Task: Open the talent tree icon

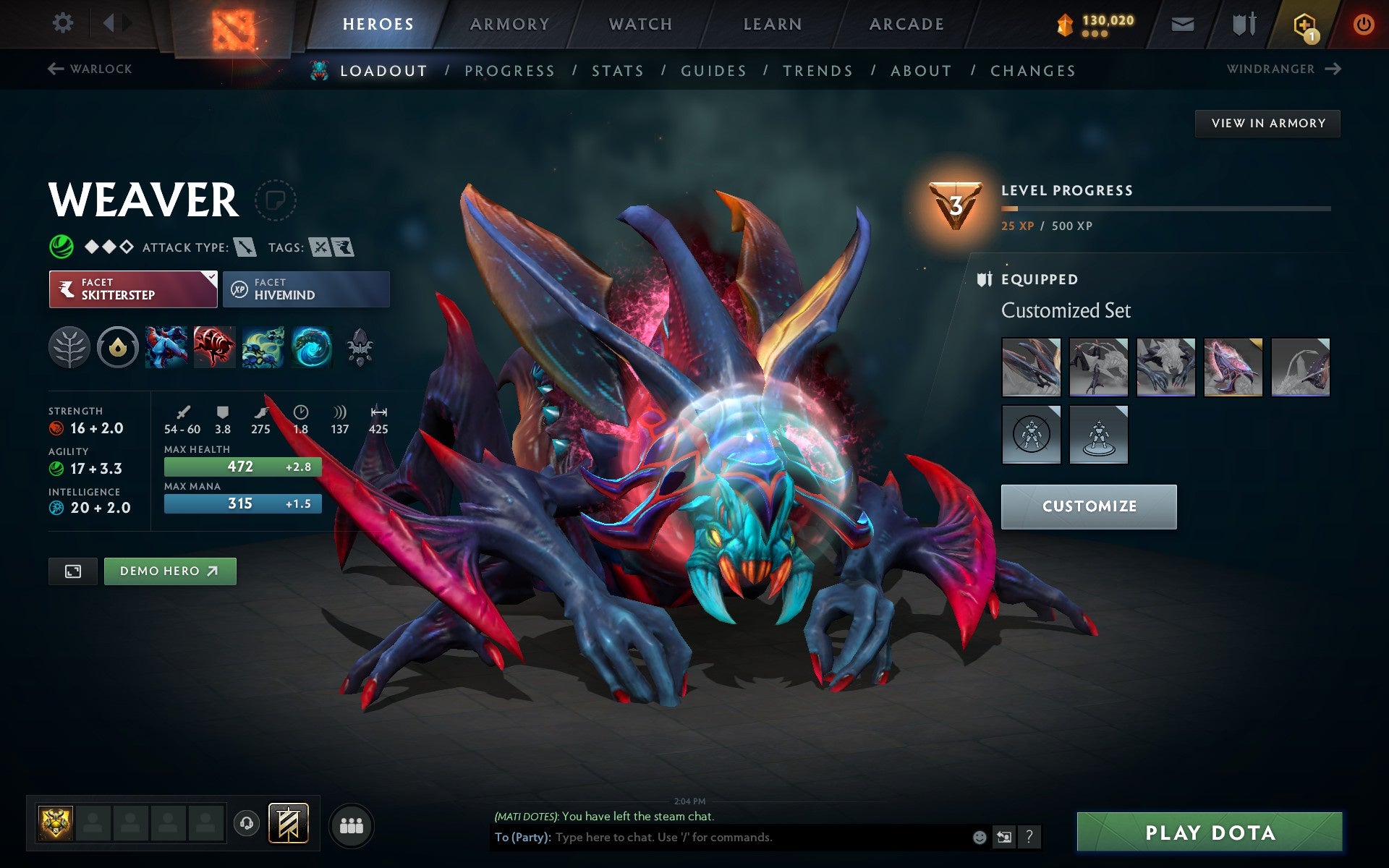Action: click(69, 347)
